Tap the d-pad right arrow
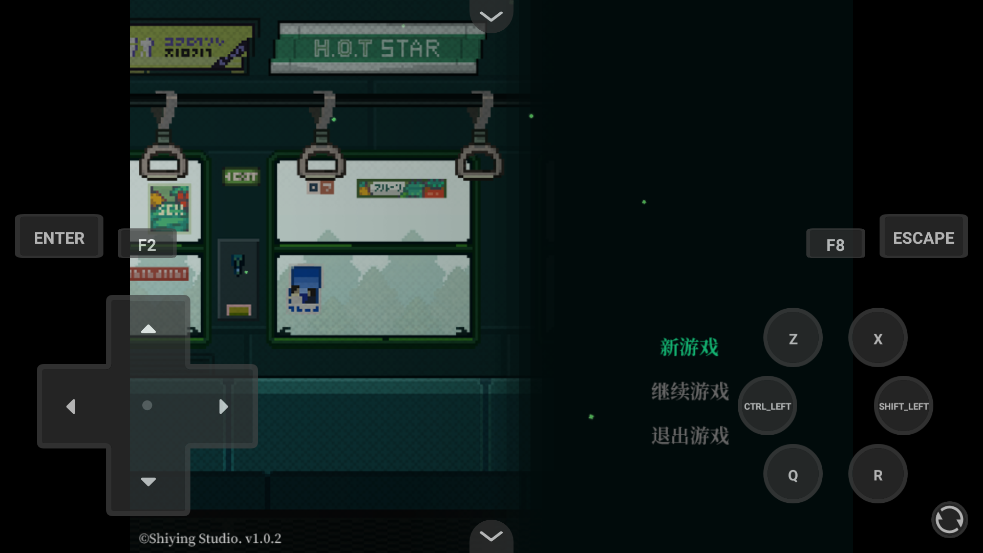Viewport: 983px width, 553px height. point(224,406)
